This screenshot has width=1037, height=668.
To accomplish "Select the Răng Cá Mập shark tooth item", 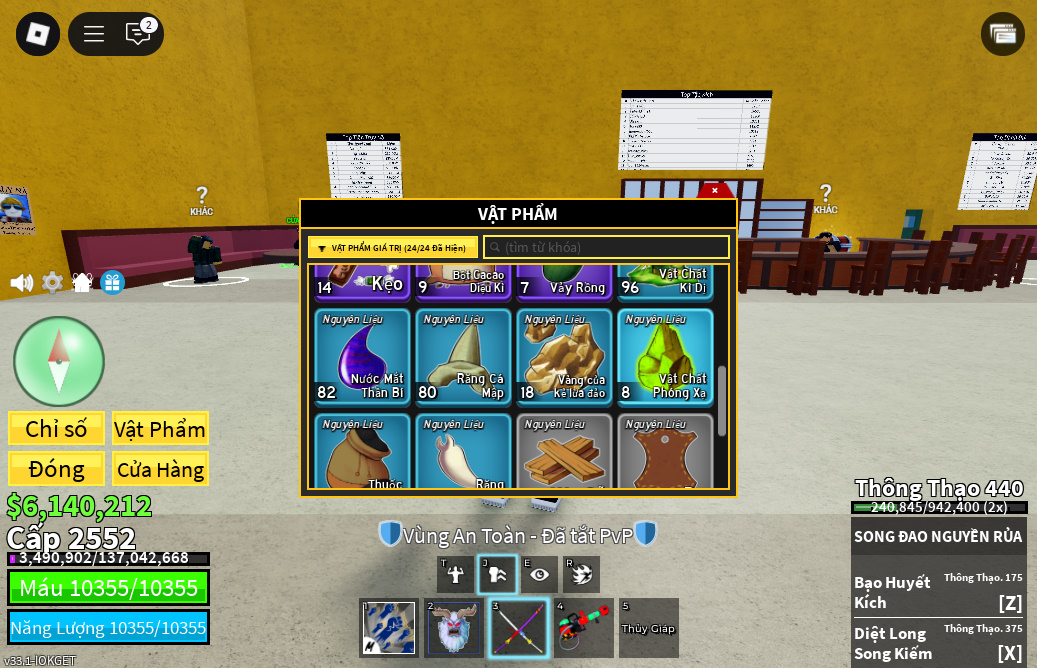I will tap(463, 356).
